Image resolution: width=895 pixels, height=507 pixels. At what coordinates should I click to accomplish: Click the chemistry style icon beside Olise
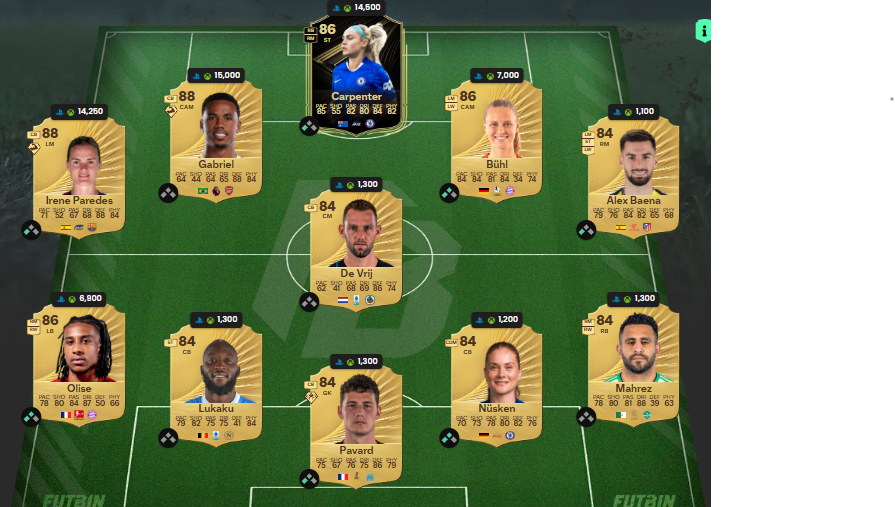click(x=32, y=416)
